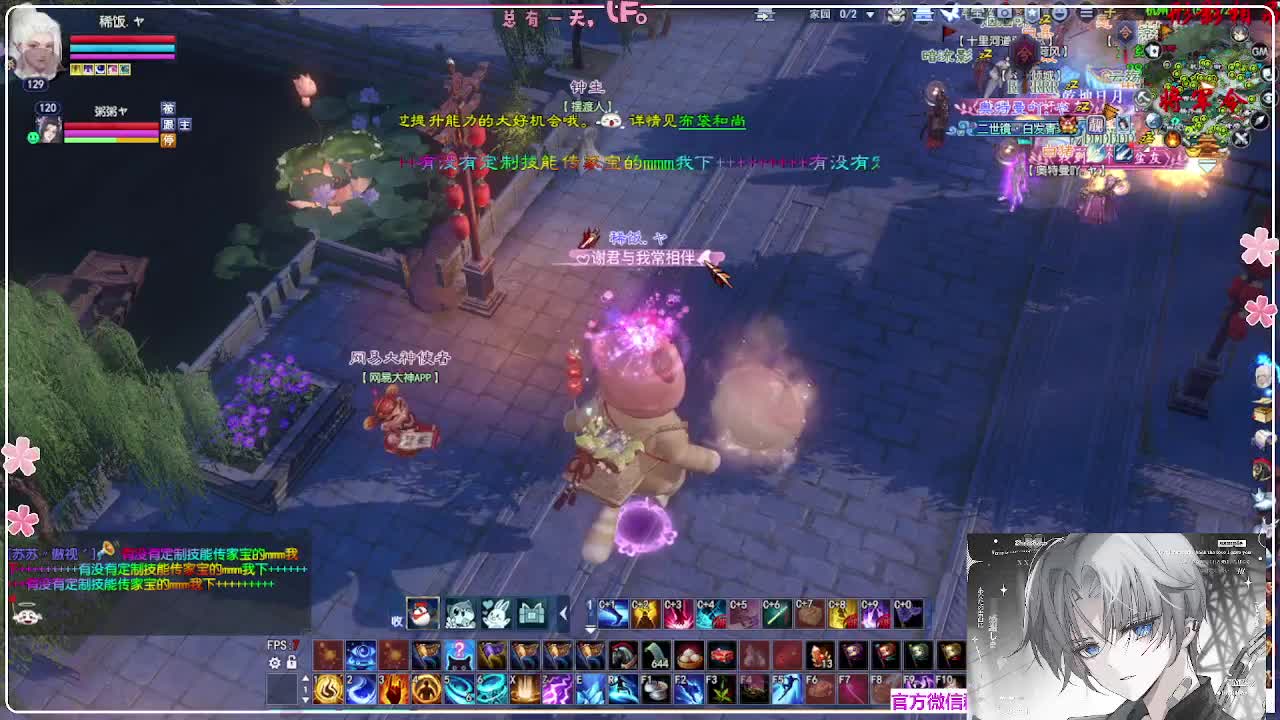1280x720 pixels.
Task: Click the 家园 label in the top menu bar
Action: (821, 13)
